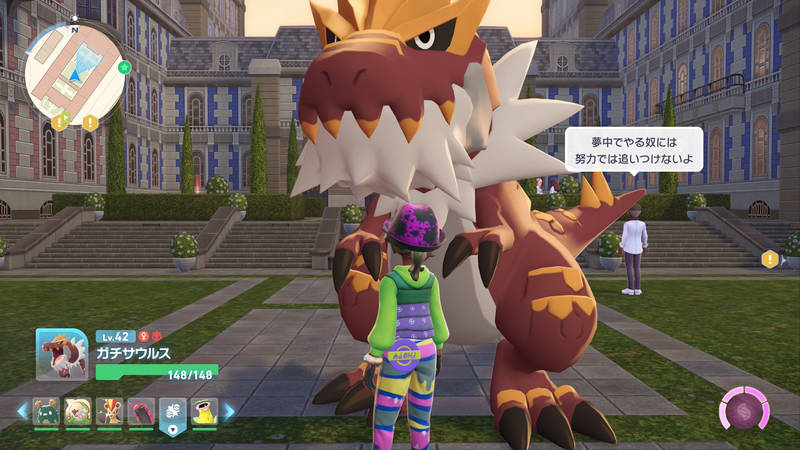800x450 pixels.
Task: Select the active Tyrantrum portrait
Action: pyautogui.click(x=61, y=354)
